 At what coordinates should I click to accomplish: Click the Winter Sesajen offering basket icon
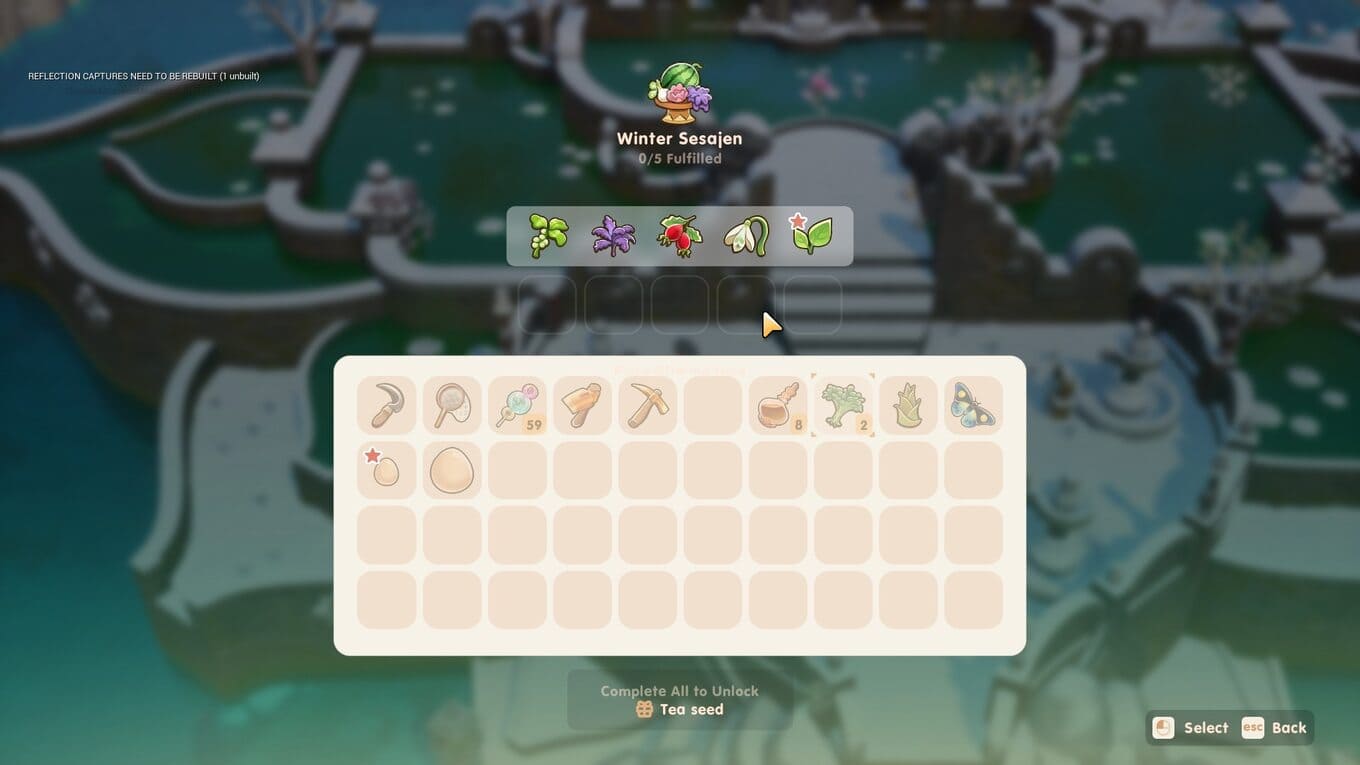tap(680, 94)
